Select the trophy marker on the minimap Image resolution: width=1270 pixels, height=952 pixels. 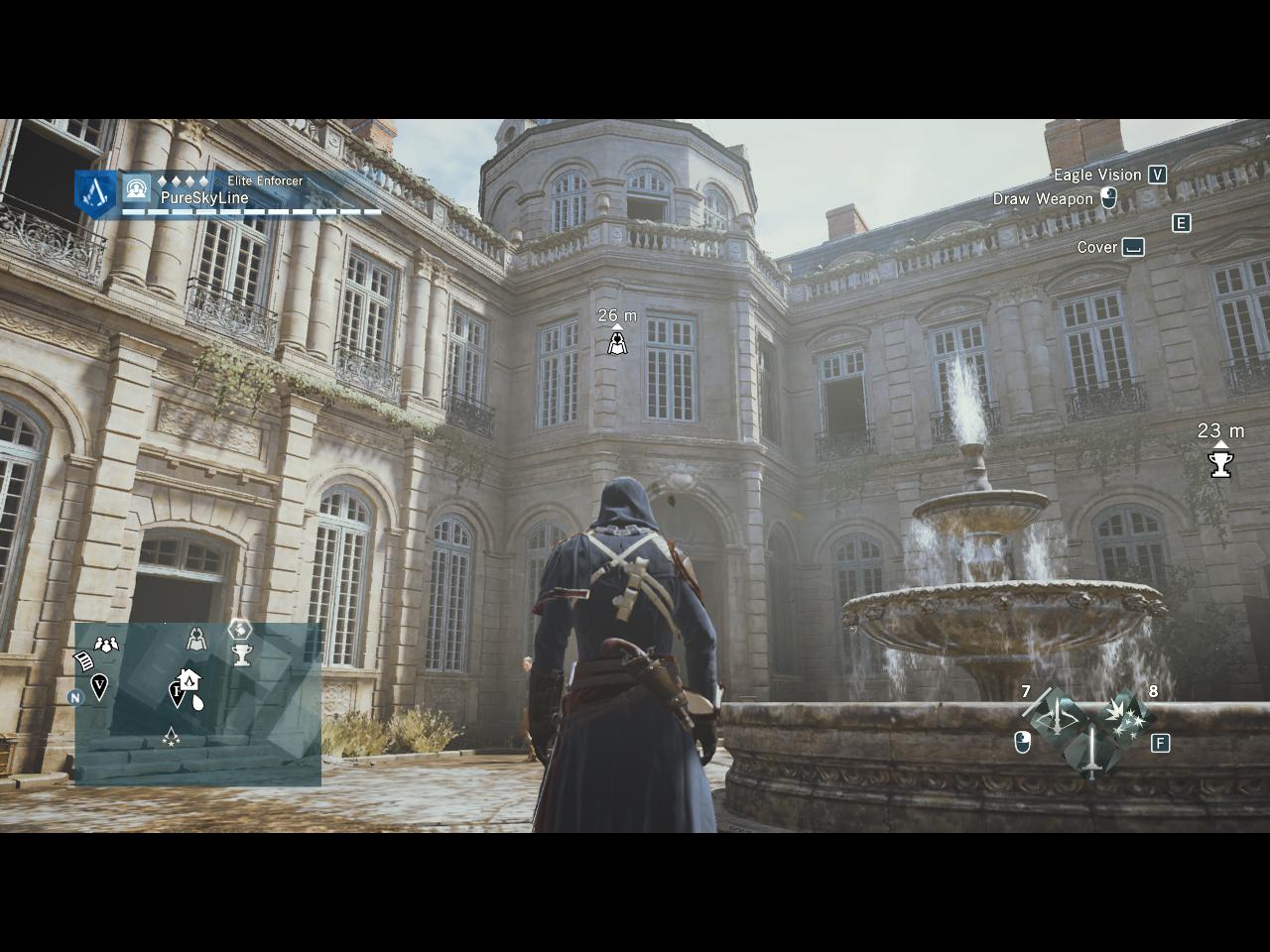point(241,654)
